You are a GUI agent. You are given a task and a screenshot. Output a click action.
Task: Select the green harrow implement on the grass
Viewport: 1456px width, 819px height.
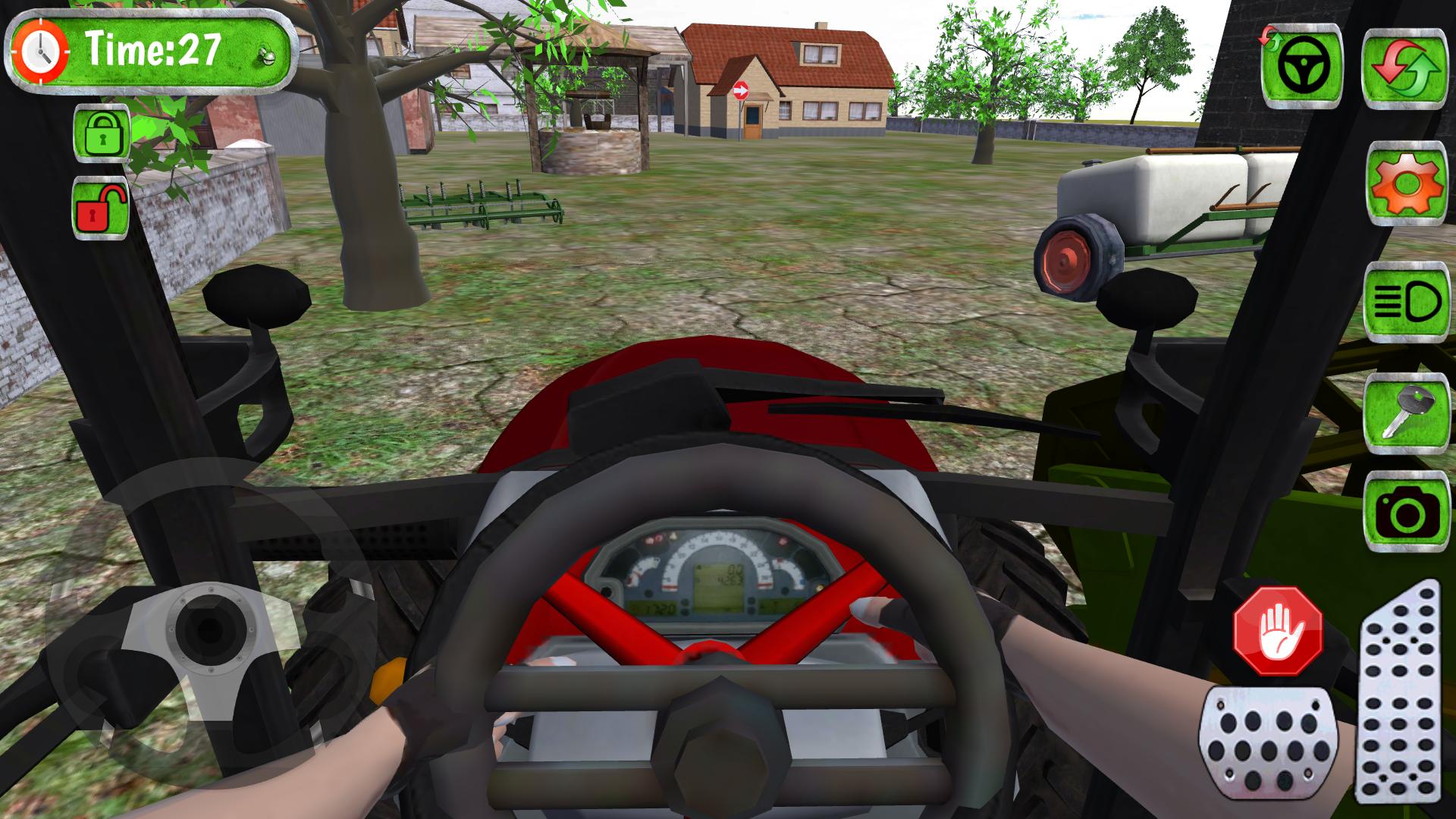tap(478, 205)
